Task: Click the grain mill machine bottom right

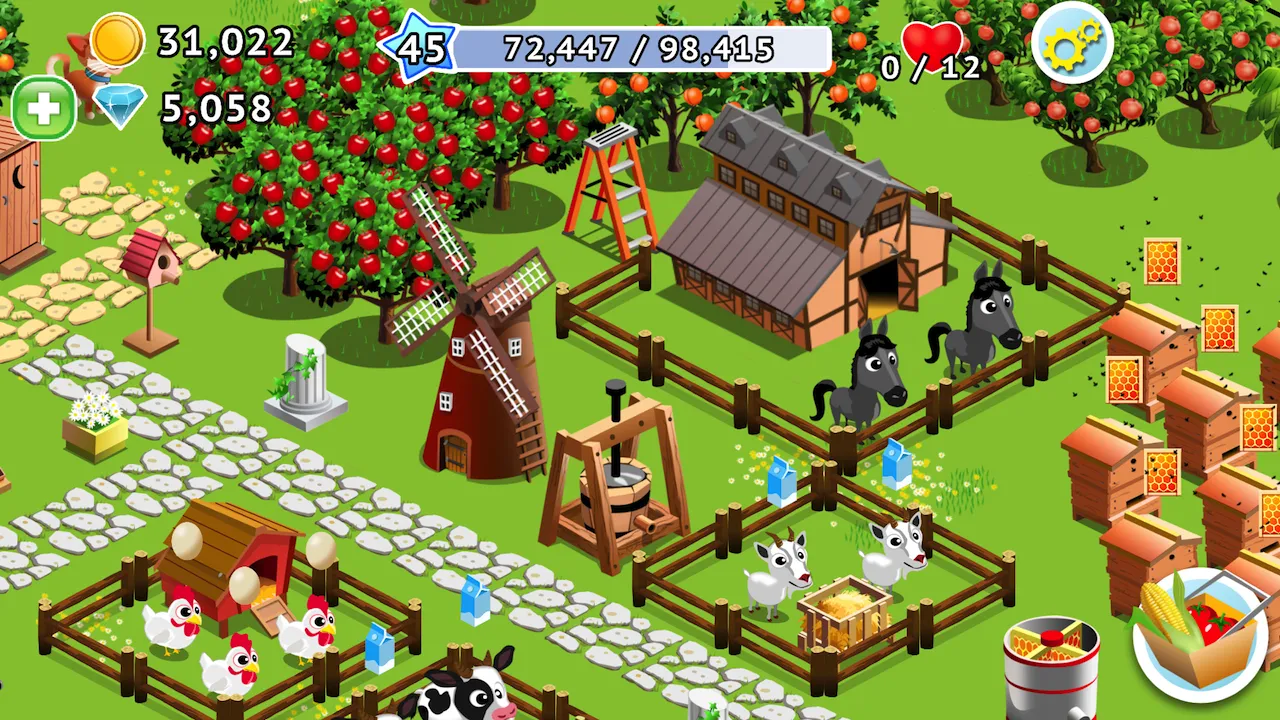Action: [1052, 665]
